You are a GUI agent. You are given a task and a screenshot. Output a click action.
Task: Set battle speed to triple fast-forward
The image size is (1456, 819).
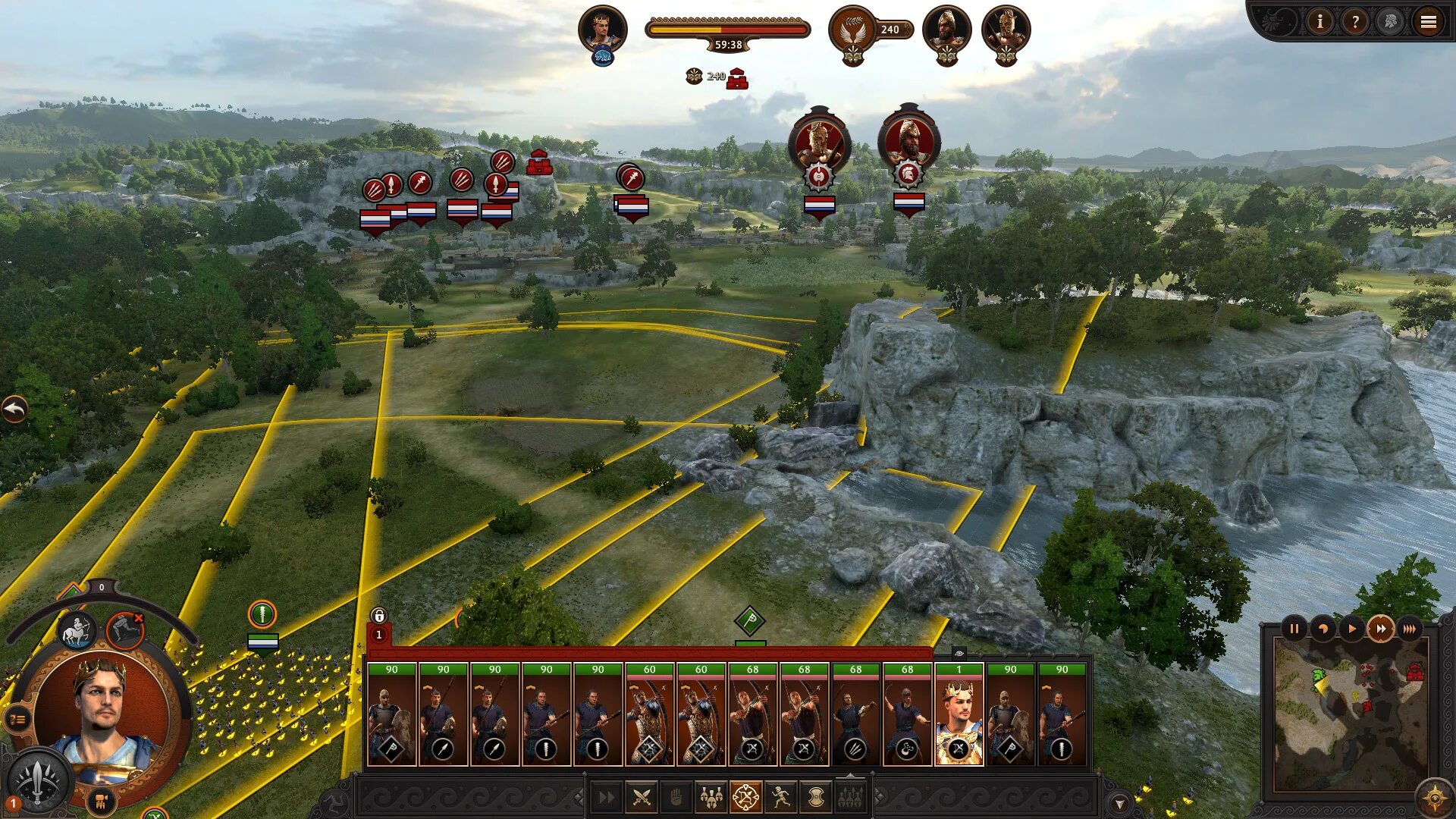point(1409,629)
